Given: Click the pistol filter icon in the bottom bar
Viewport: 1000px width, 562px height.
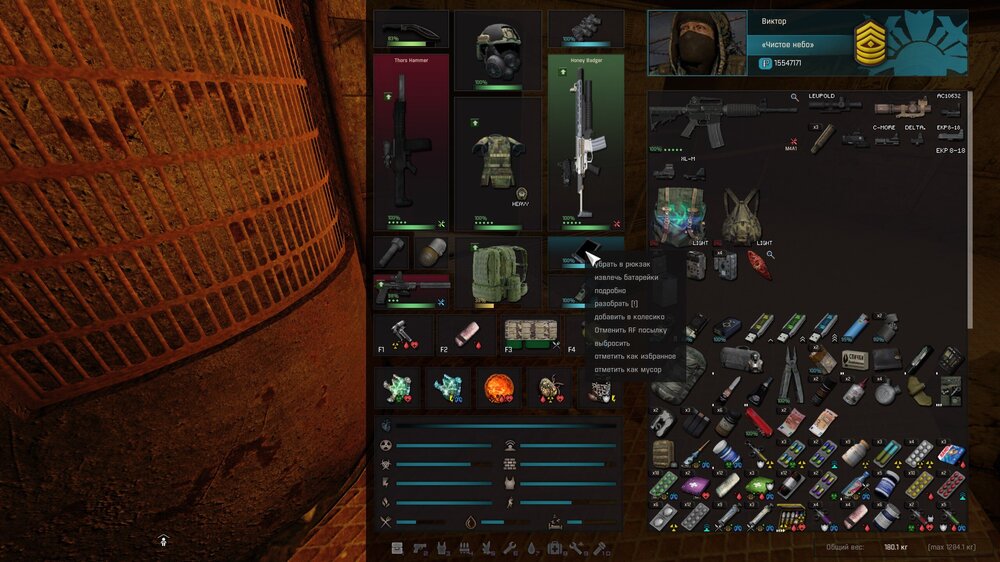Looking at the screenshot, I should coord(419,548).
